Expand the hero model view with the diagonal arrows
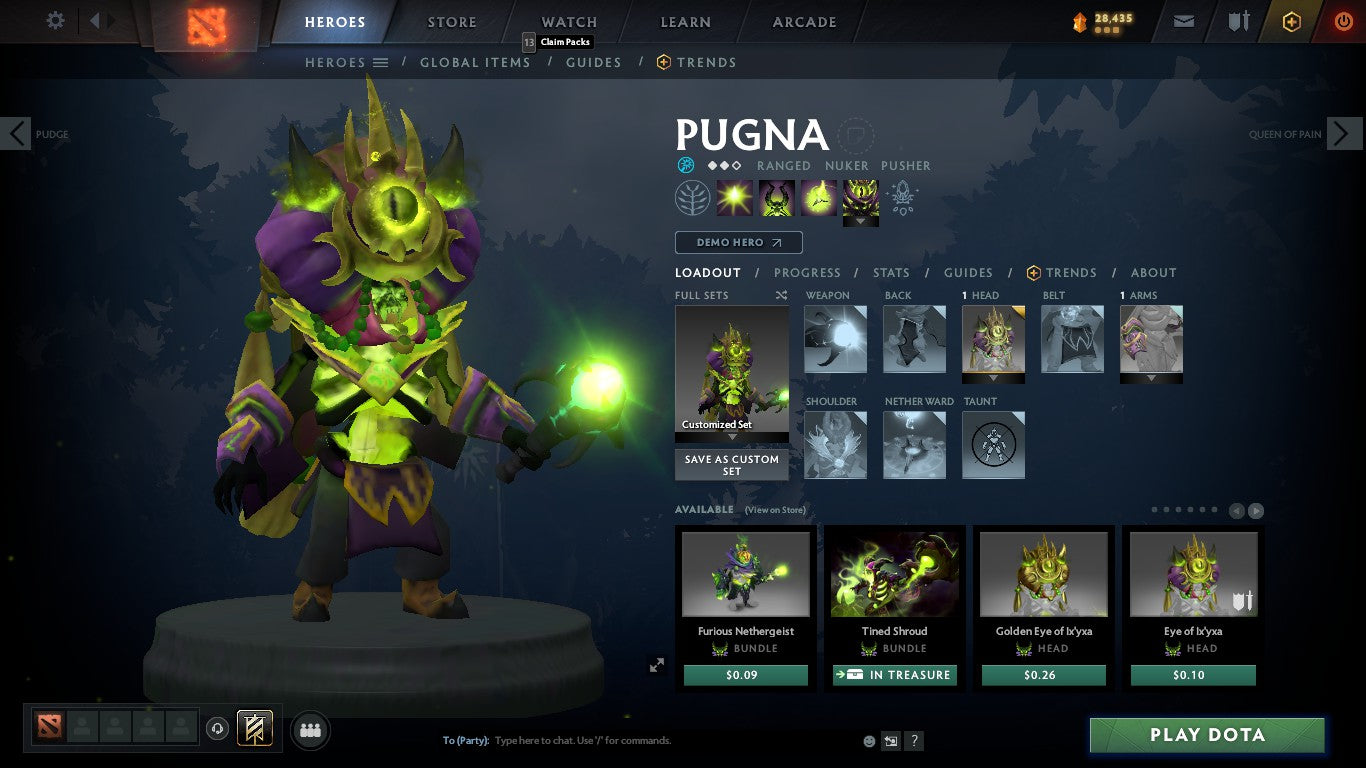The width and height of the screenshot is (1366, 768). (657, 664)
